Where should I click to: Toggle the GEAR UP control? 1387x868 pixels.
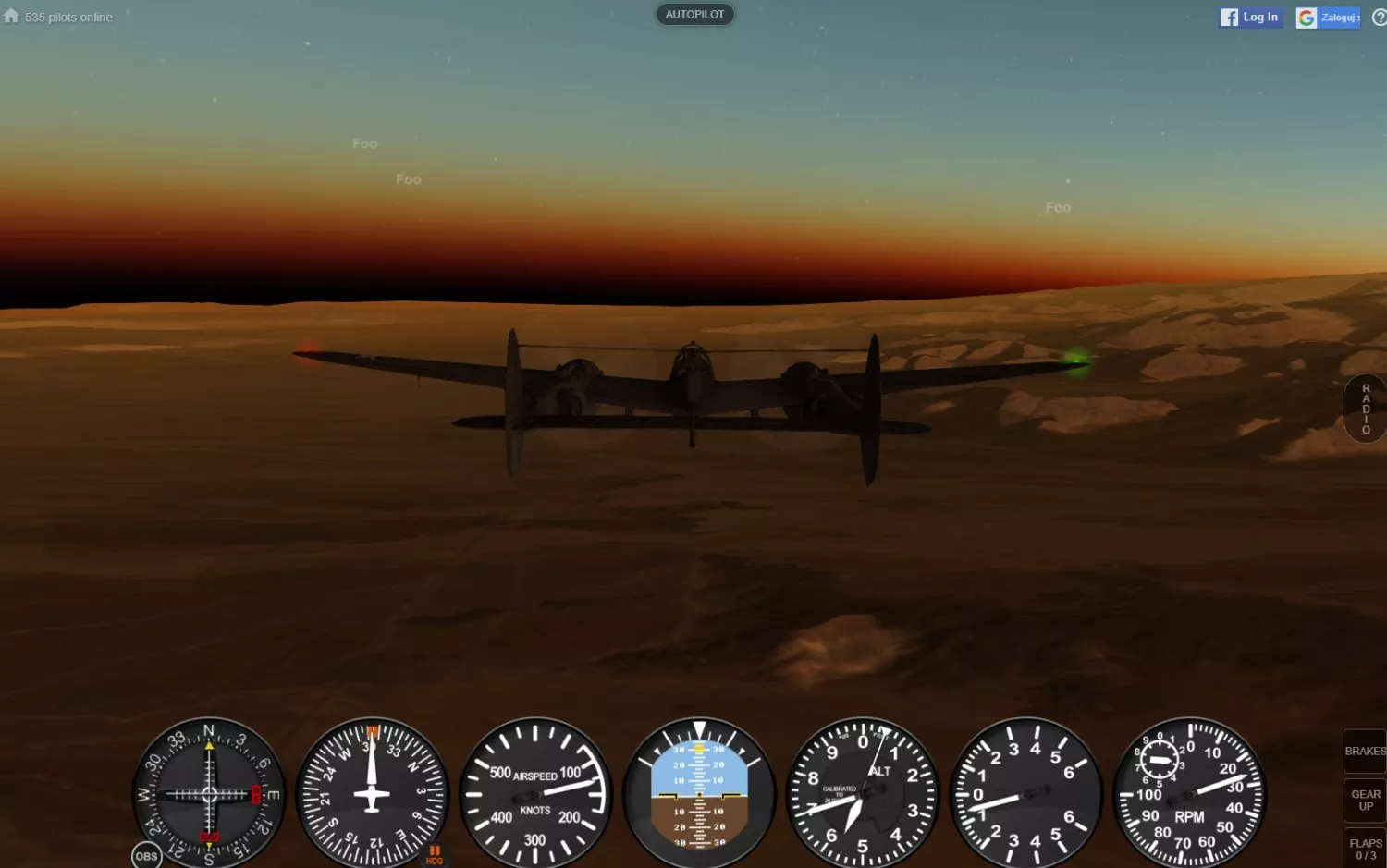point(1365,801)
